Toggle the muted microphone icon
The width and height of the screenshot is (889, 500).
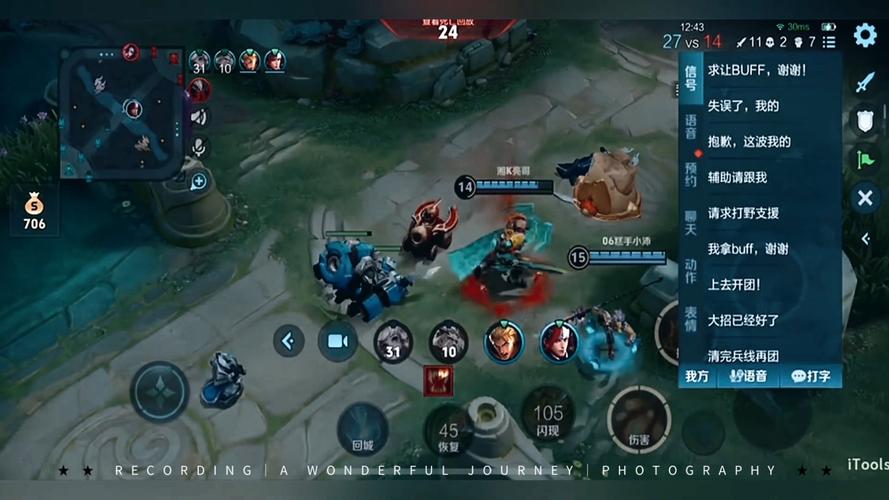pos(199,147)
